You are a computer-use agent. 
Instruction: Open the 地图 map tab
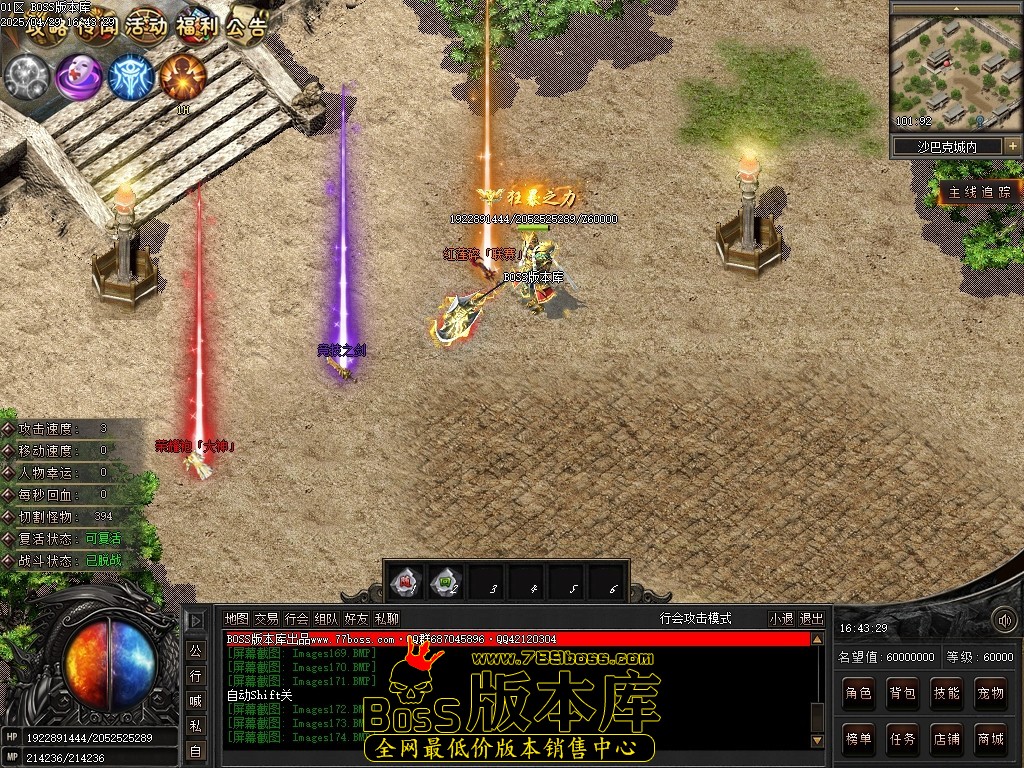pos(236,619)
